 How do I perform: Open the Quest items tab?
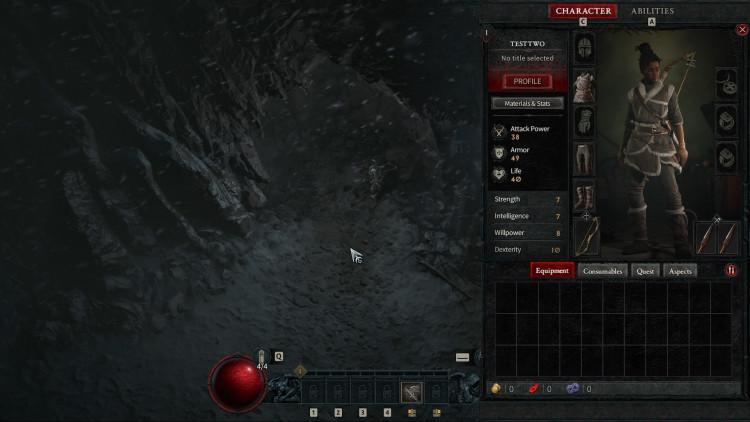click(x=645, y=270)
